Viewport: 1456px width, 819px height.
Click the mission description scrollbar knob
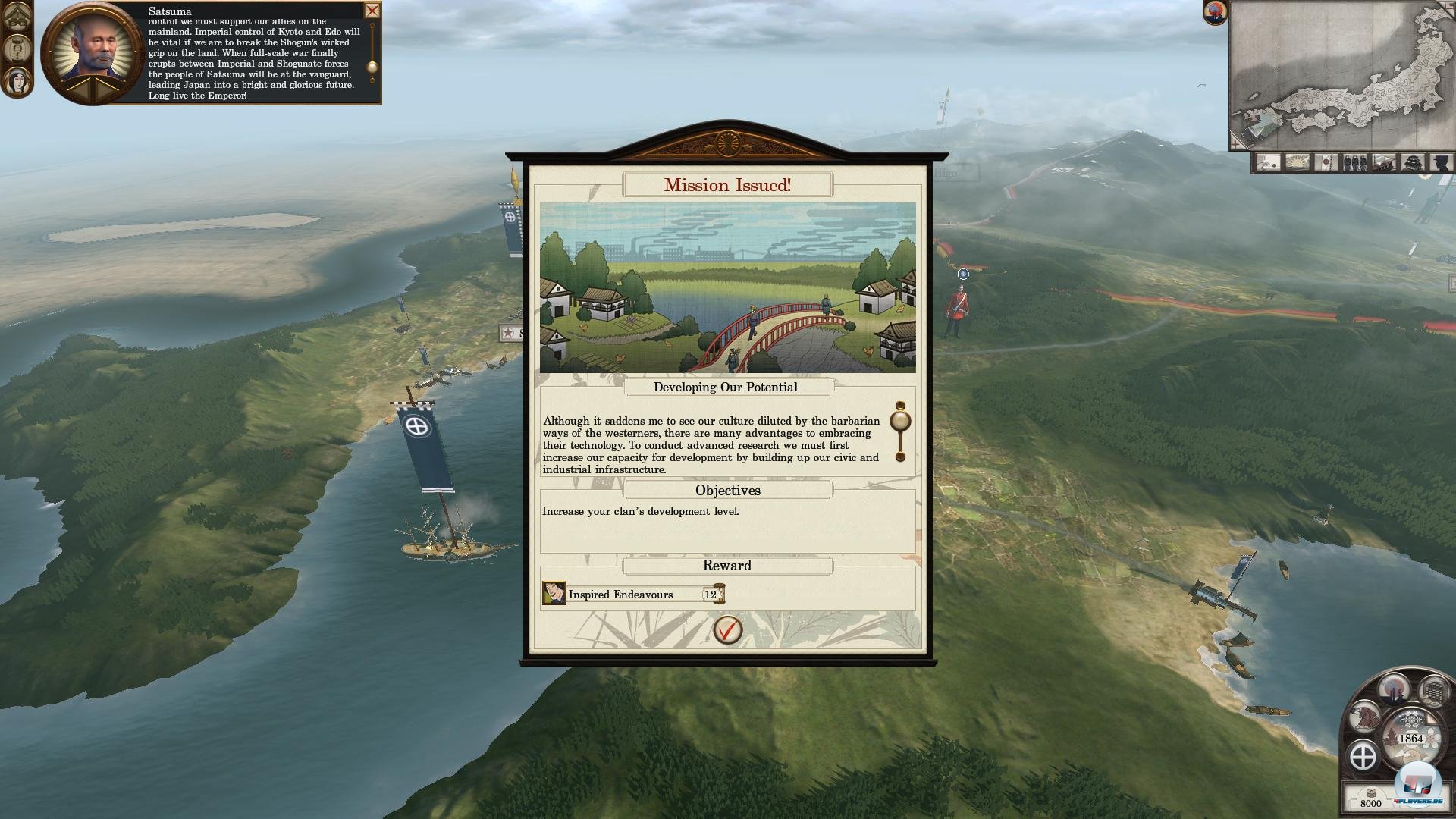[900, 421]
